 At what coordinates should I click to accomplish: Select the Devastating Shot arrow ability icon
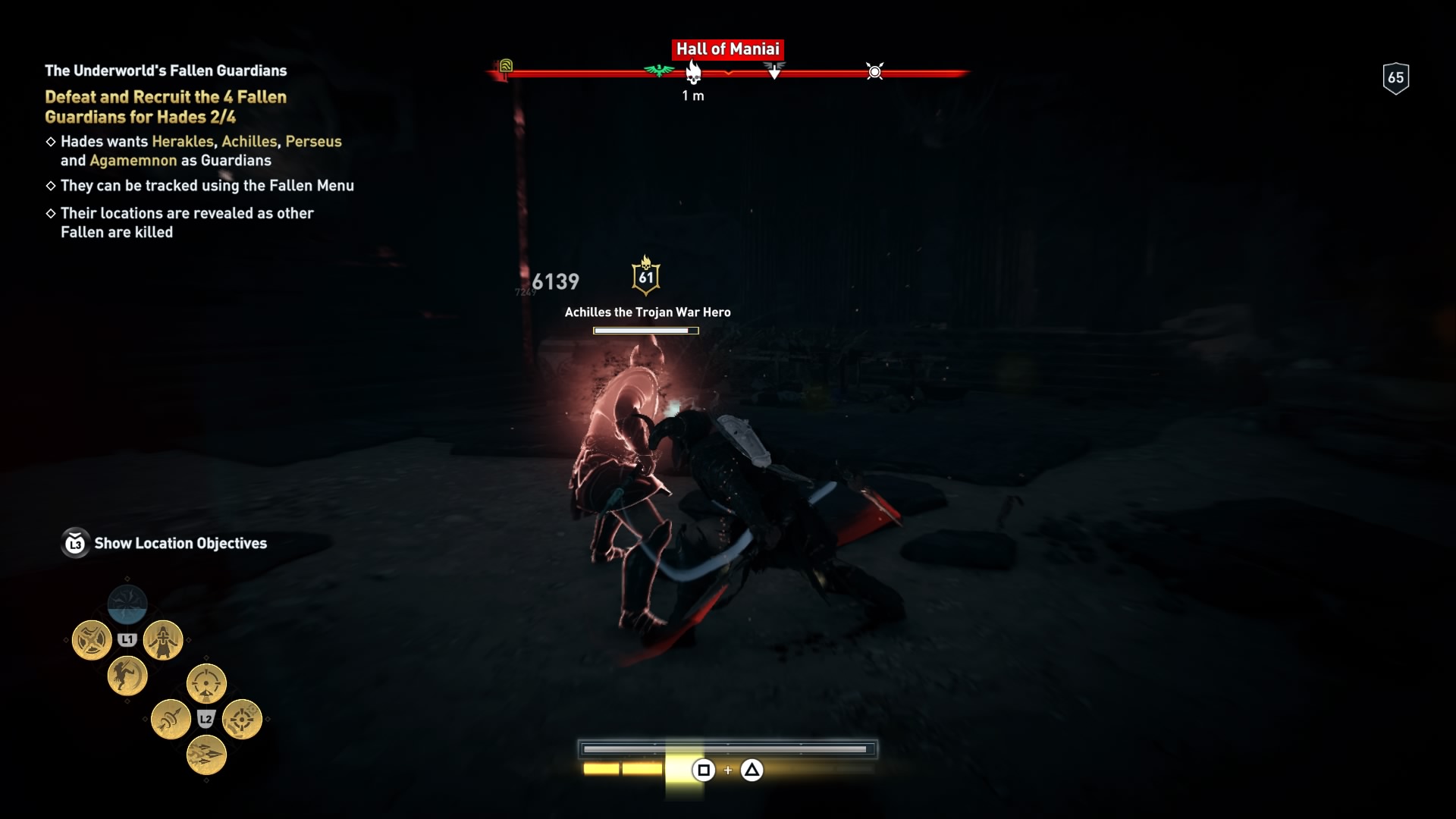pyautogui.click(x=171, y=717)
